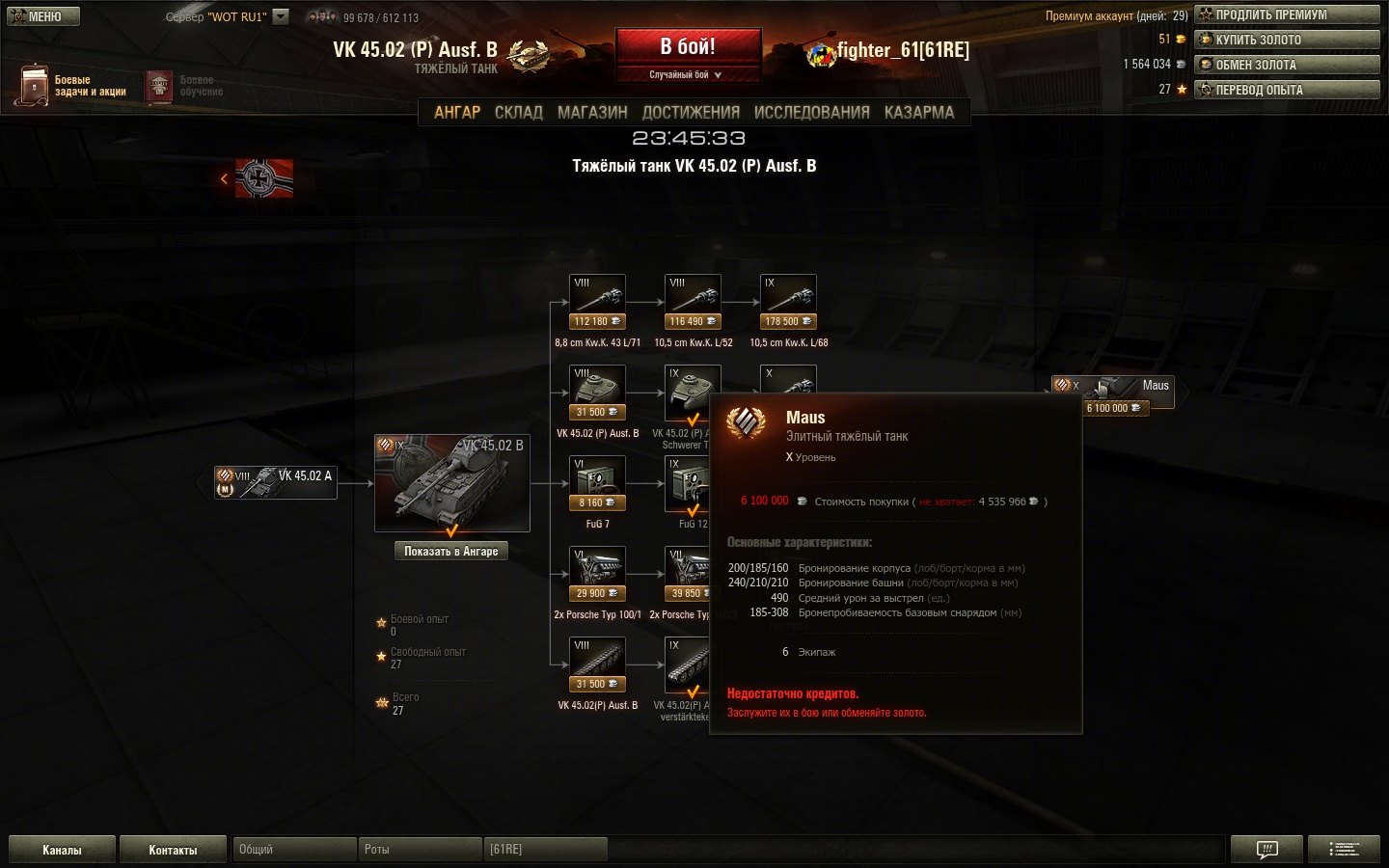This screenshot has height=868, width=1389.
Task: Select the Maus tank node
Action: [1112, 391]
